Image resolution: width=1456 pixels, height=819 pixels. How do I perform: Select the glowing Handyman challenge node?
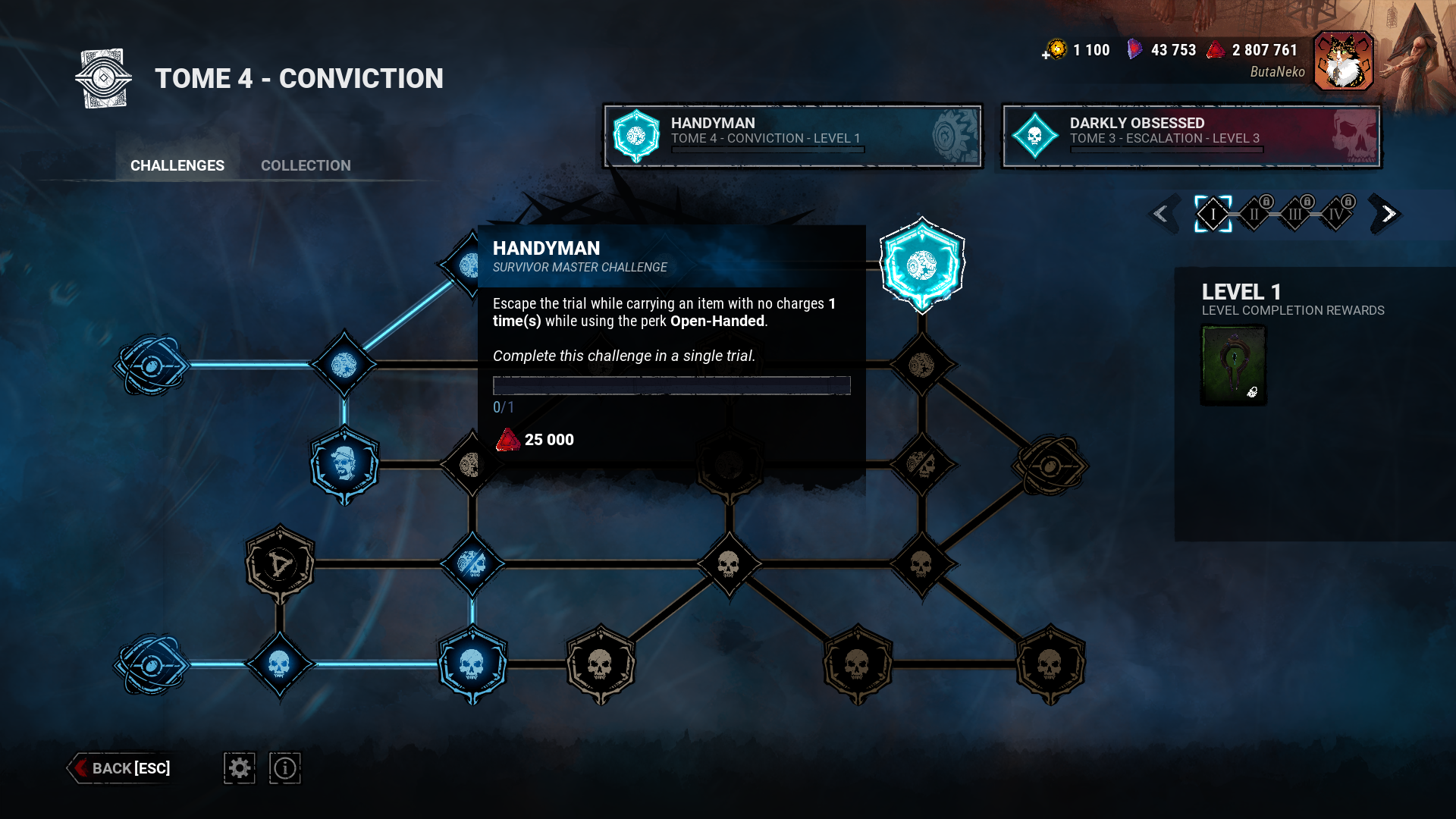(921, 265)
